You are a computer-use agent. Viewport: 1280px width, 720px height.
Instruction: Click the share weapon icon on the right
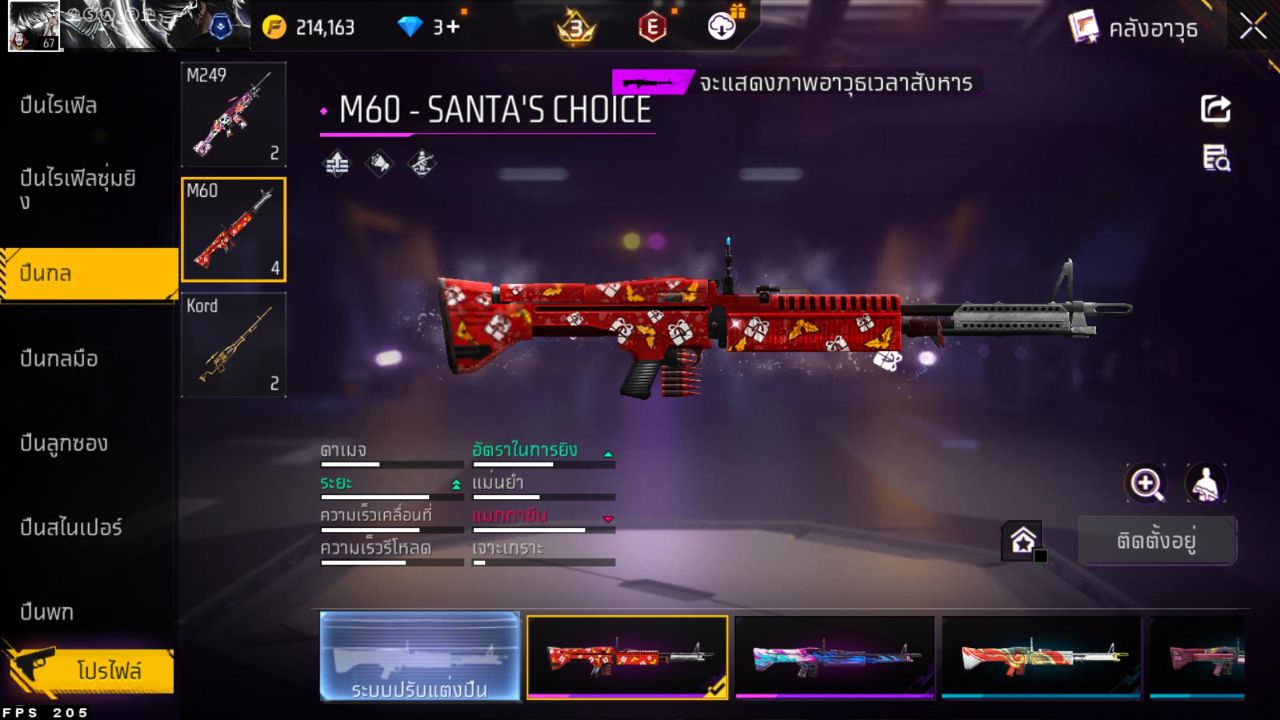[1216, 110]
